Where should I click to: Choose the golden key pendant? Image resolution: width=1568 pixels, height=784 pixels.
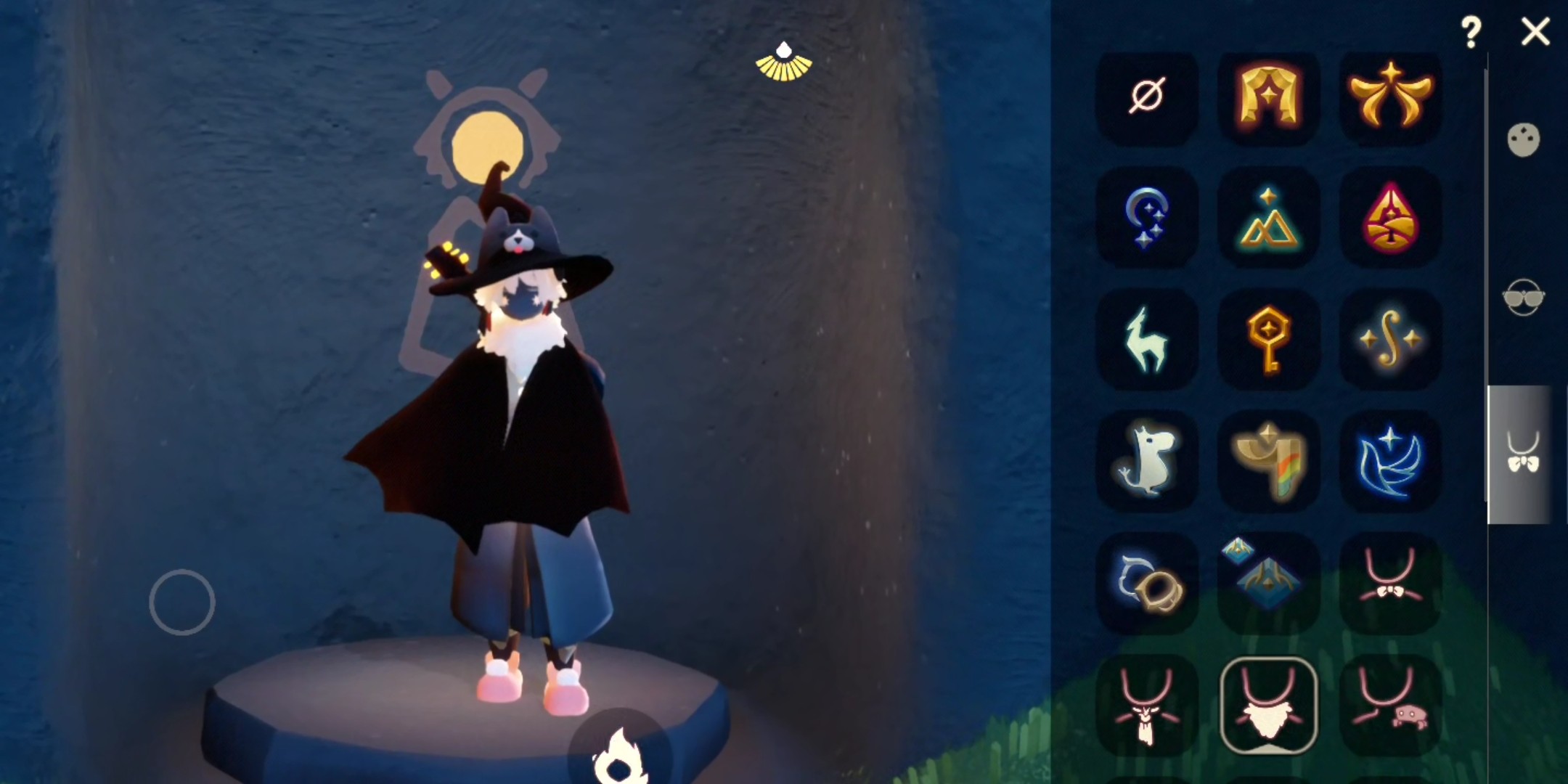(1268, 340)
